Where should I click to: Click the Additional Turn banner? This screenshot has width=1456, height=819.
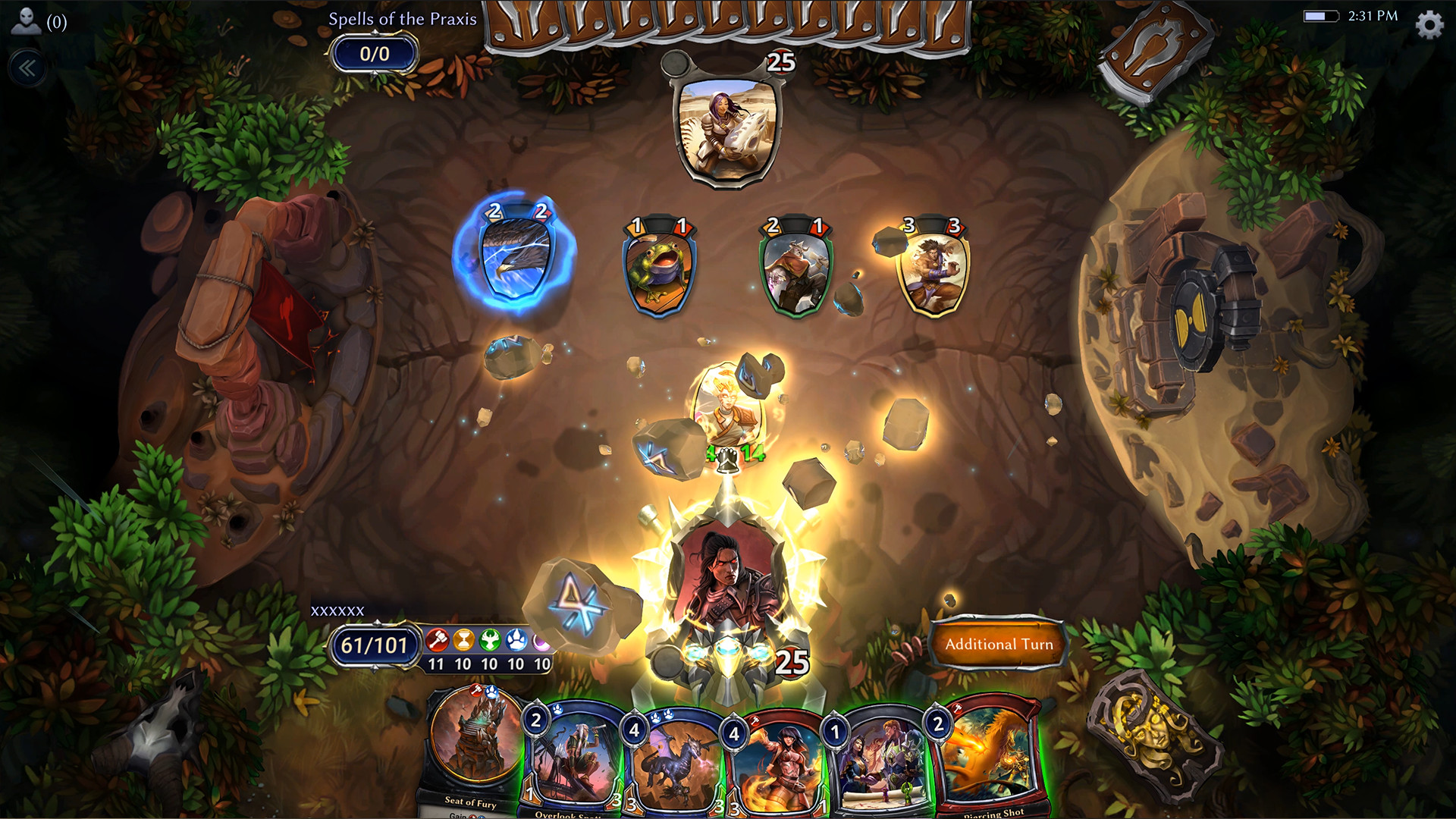tap(999, 643)
